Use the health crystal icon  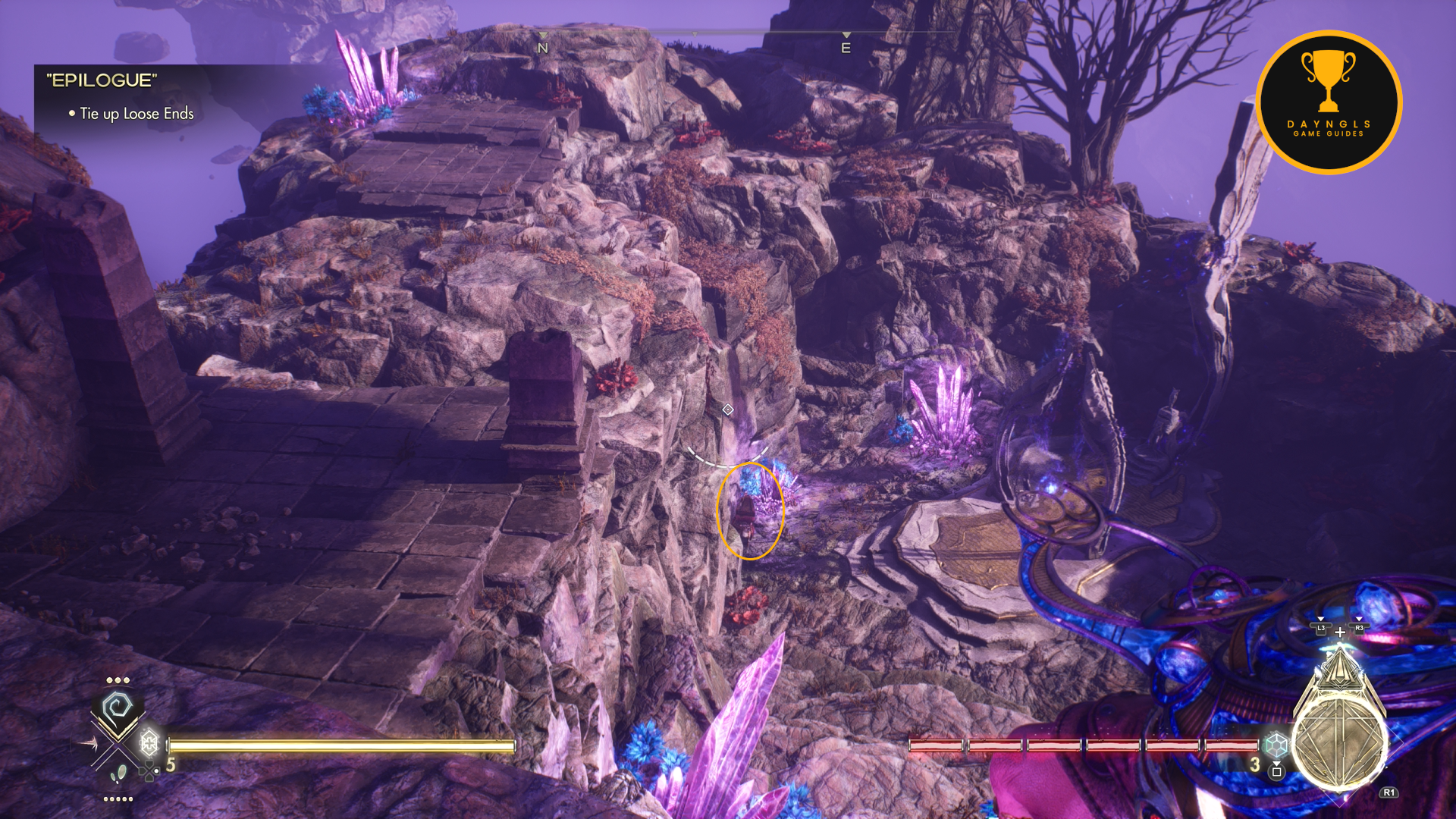pyautogui.click(x=149, y=742)
